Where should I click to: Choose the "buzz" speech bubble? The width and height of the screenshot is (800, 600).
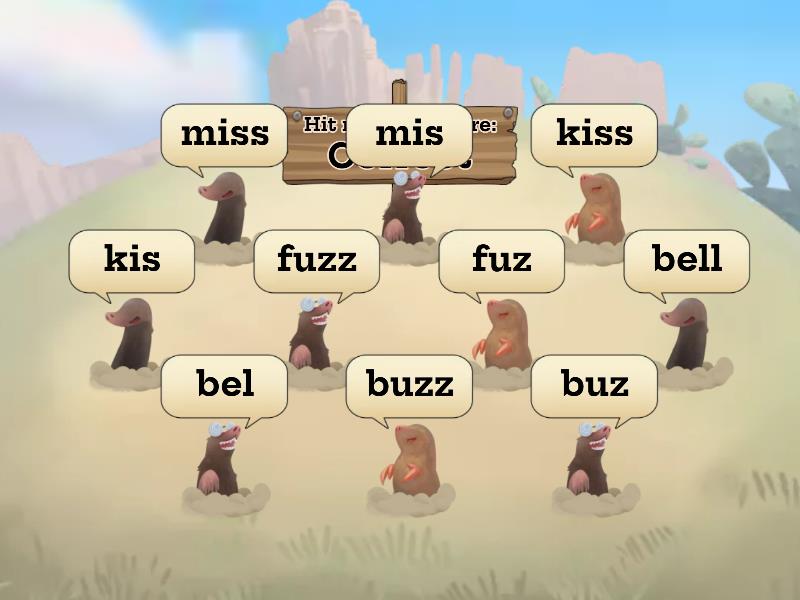click(x=409, y=384)
